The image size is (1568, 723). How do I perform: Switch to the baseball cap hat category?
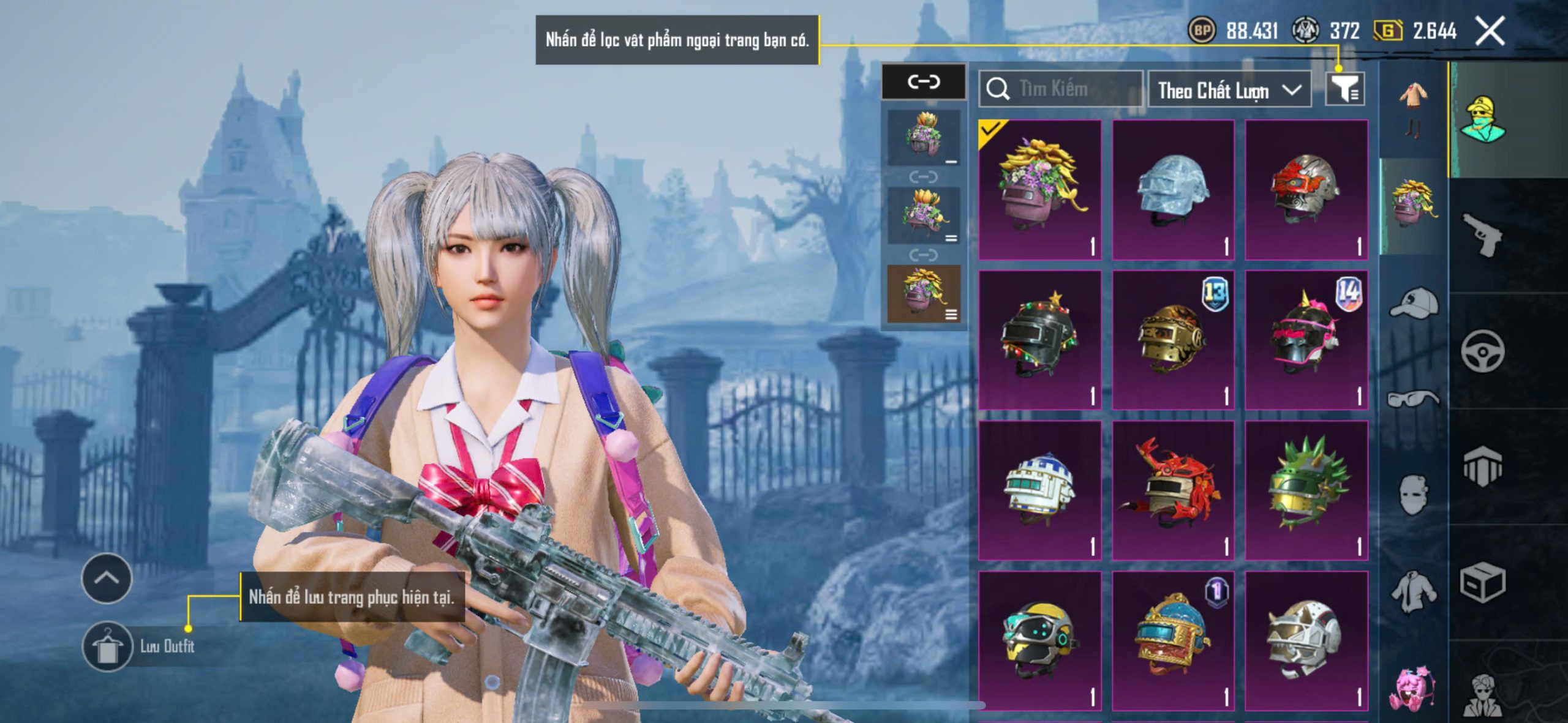click(x=1413, y=303)
